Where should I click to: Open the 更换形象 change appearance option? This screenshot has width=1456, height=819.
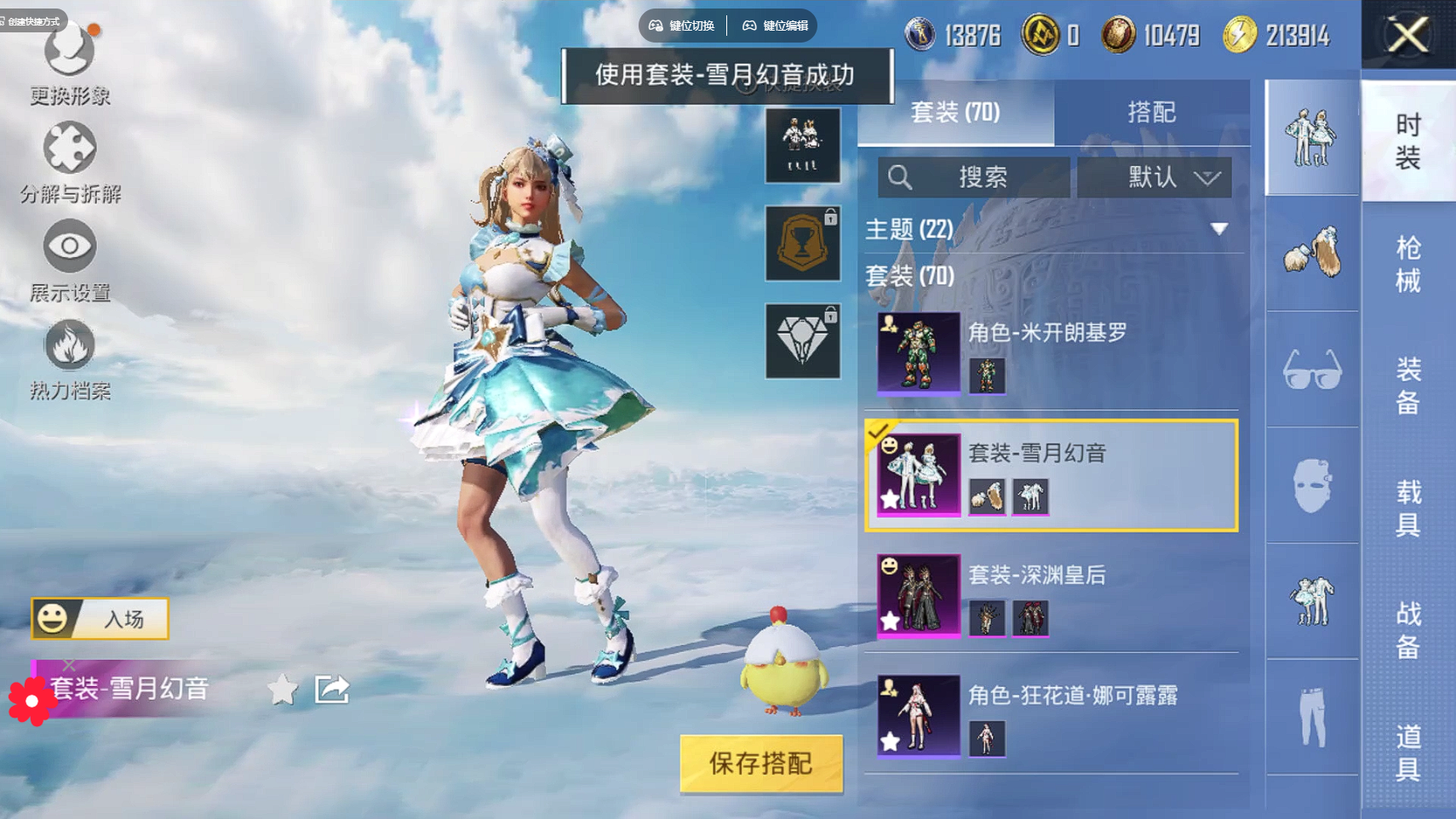(70, 64)
